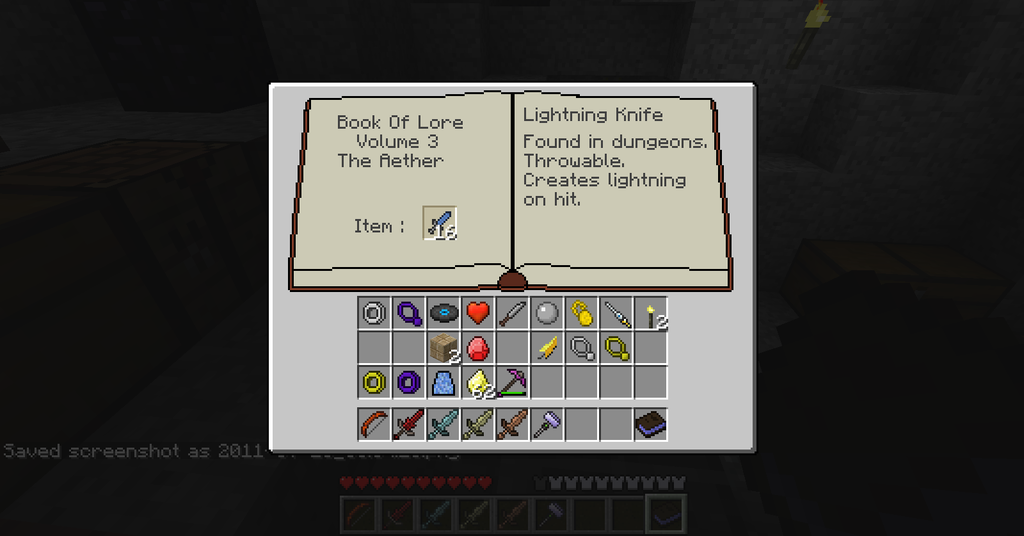
Task: Pick up the purple pendant
Action: pyautogui.click(x=408, y=313)
